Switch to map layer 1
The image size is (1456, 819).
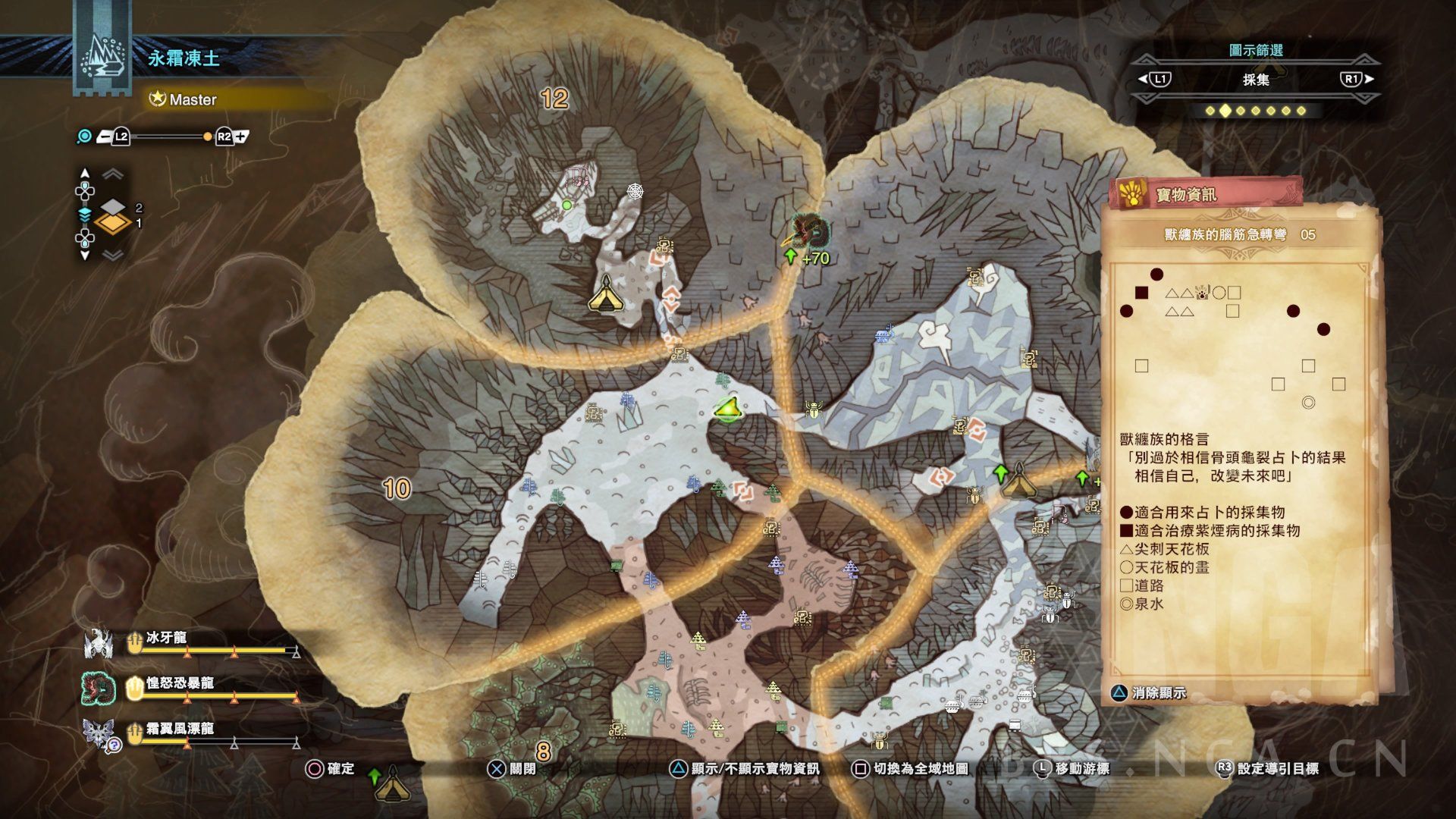(112, 224)
